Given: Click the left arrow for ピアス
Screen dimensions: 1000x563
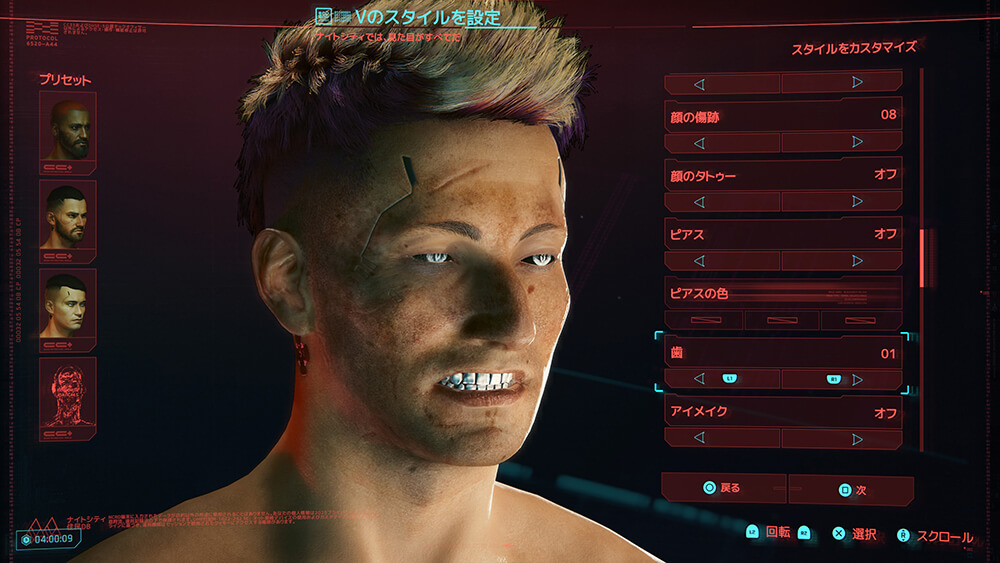Looking at the screenshot, I should coord(699,261).
